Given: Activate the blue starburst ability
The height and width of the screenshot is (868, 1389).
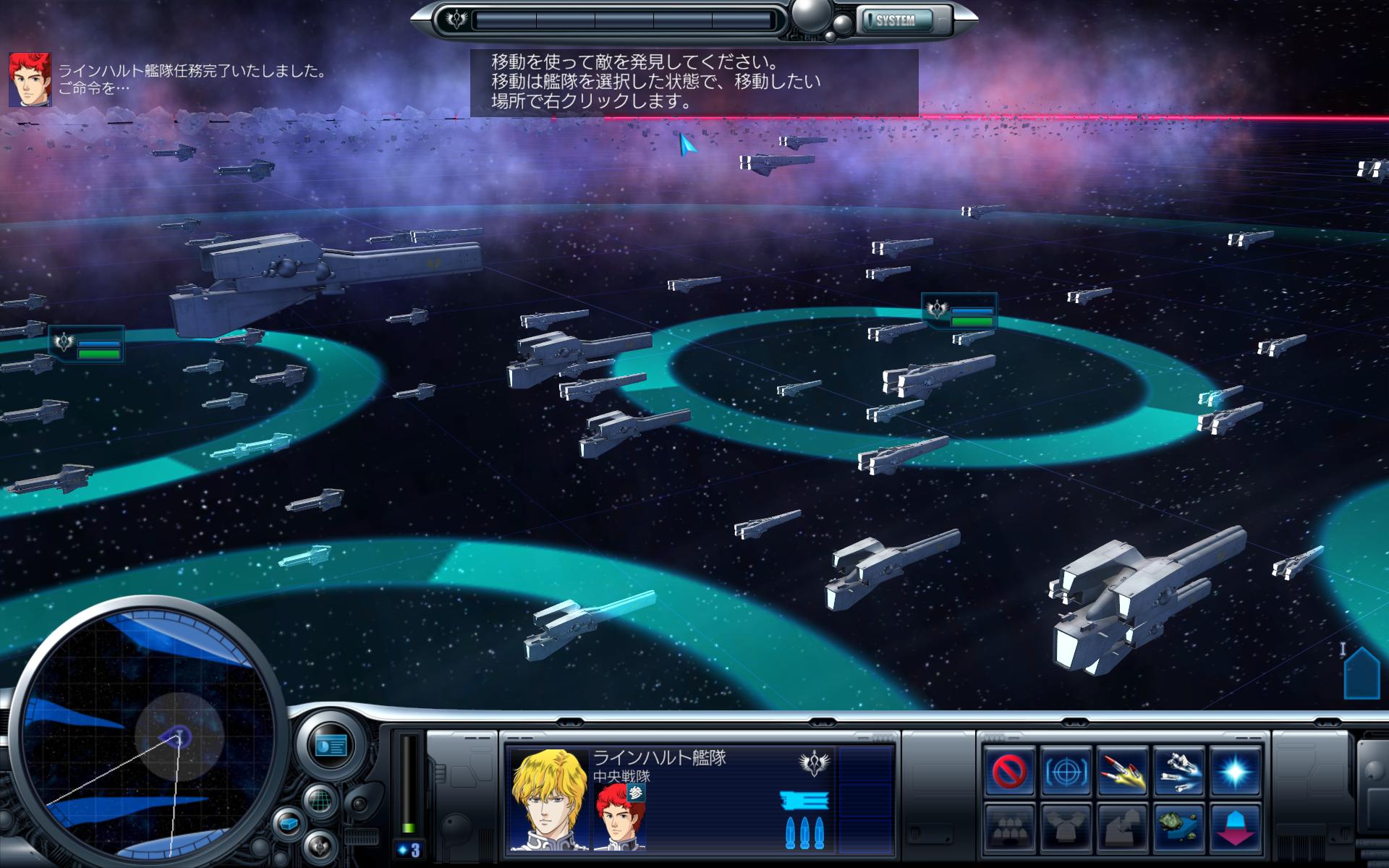Looking at the screenshot, I should (1236, 772).
